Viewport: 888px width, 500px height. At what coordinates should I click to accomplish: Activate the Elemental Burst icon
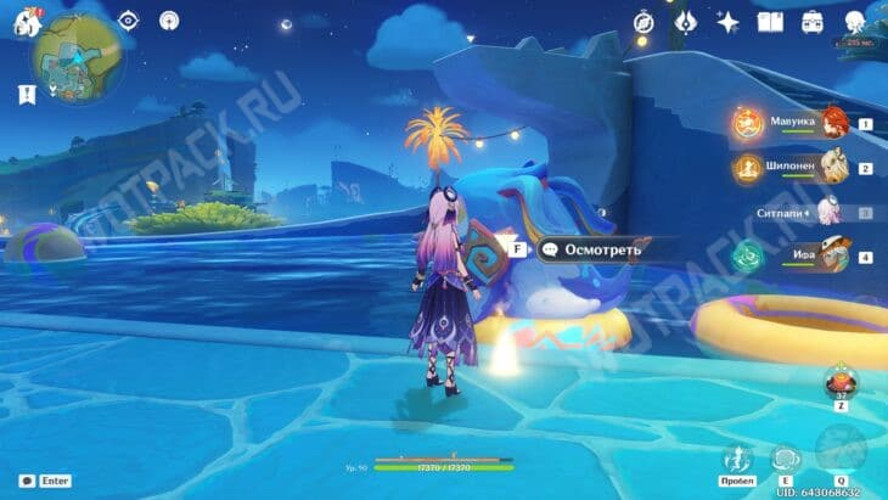[x=840, y=448]
